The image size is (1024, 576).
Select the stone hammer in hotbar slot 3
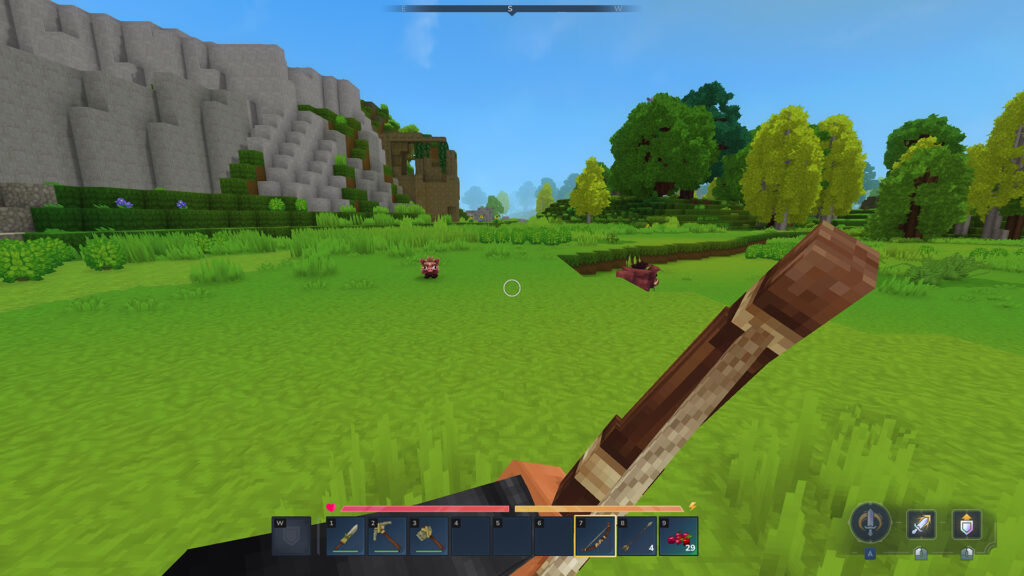429,536
